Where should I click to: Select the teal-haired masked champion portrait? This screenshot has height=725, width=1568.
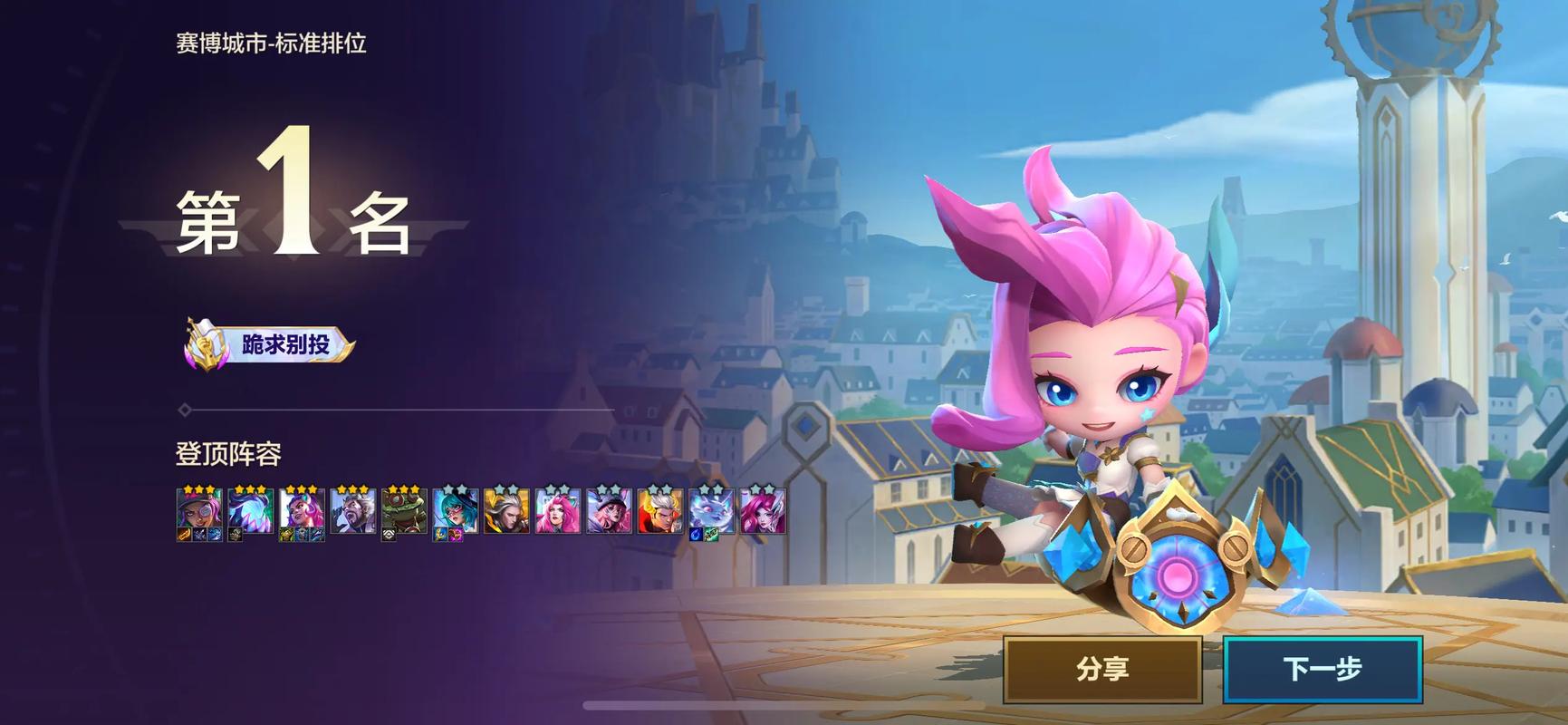(455, 510)
